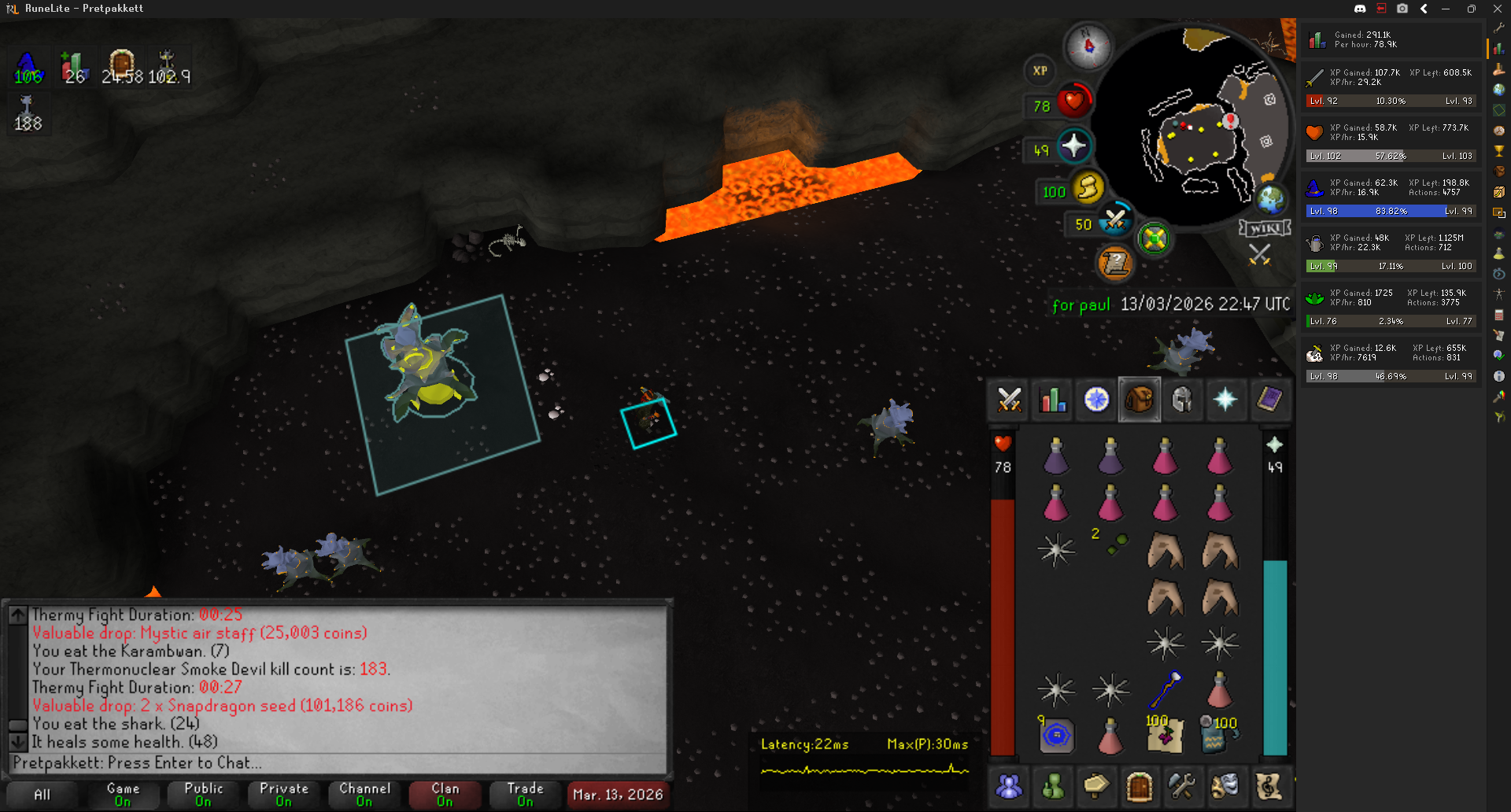Open the Worn Equipment helmet tab
This screenshot has height=812, width=1511.
tap(1182, 400)
